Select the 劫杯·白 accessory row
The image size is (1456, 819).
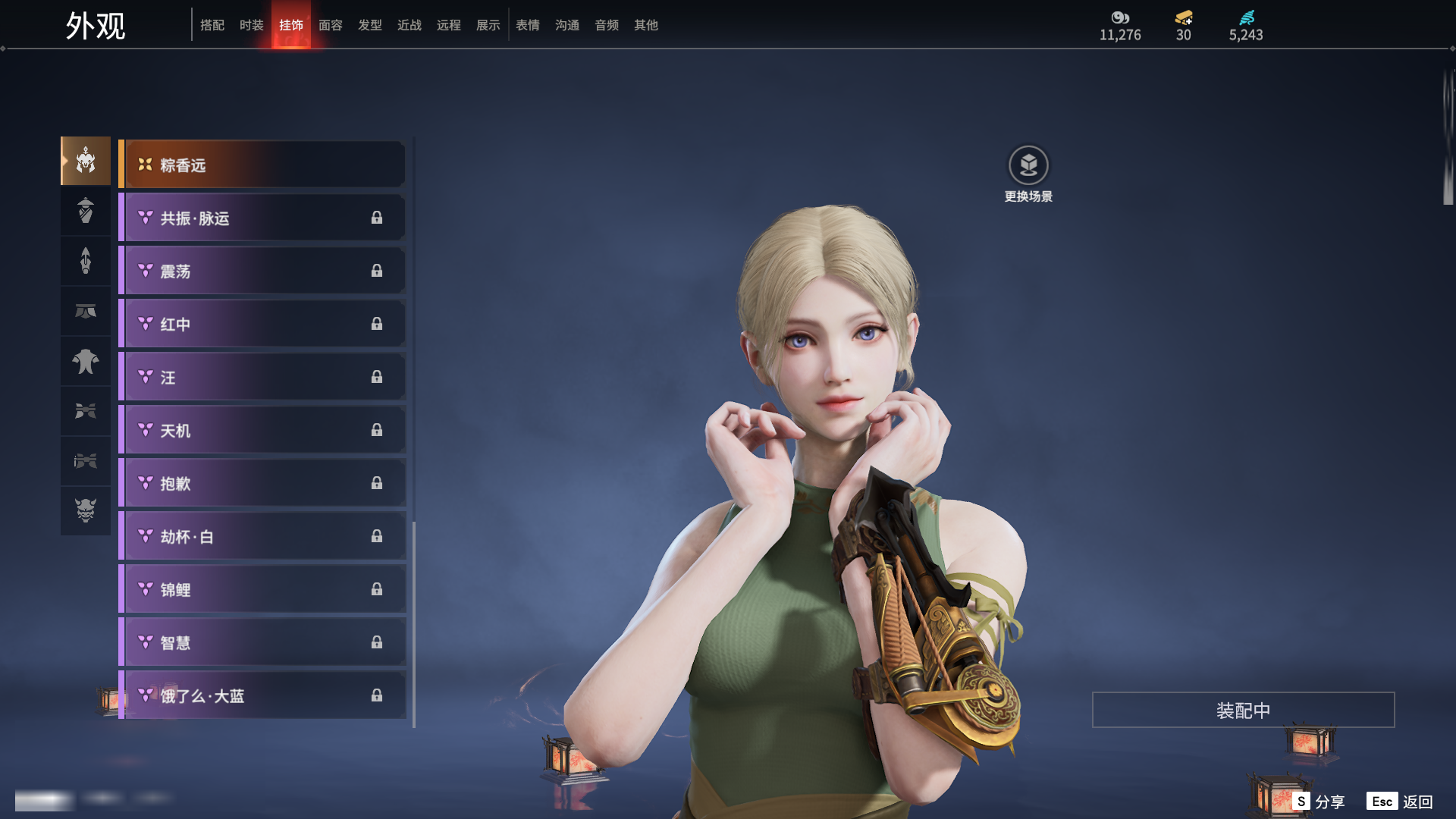(262, 536)
